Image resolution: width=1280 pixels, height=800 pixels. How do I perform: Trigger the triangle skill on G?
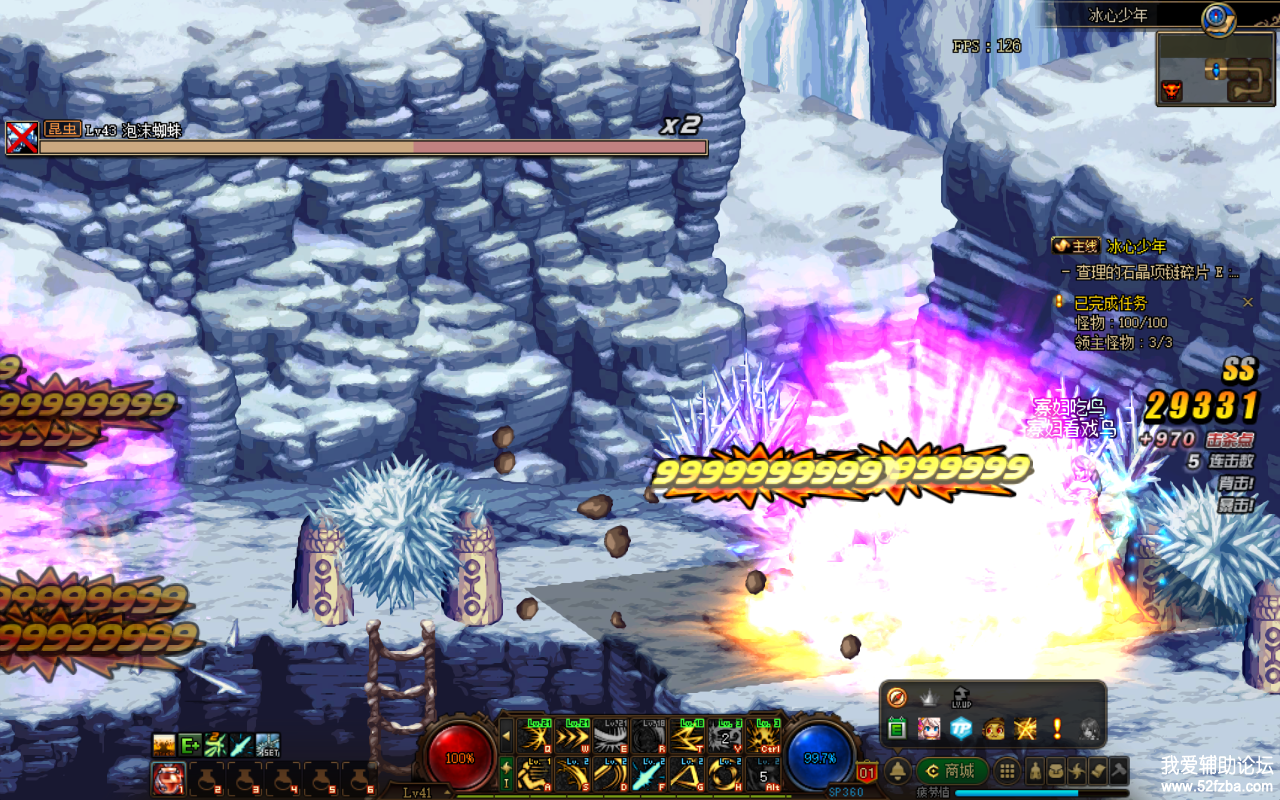click(687, 773)
